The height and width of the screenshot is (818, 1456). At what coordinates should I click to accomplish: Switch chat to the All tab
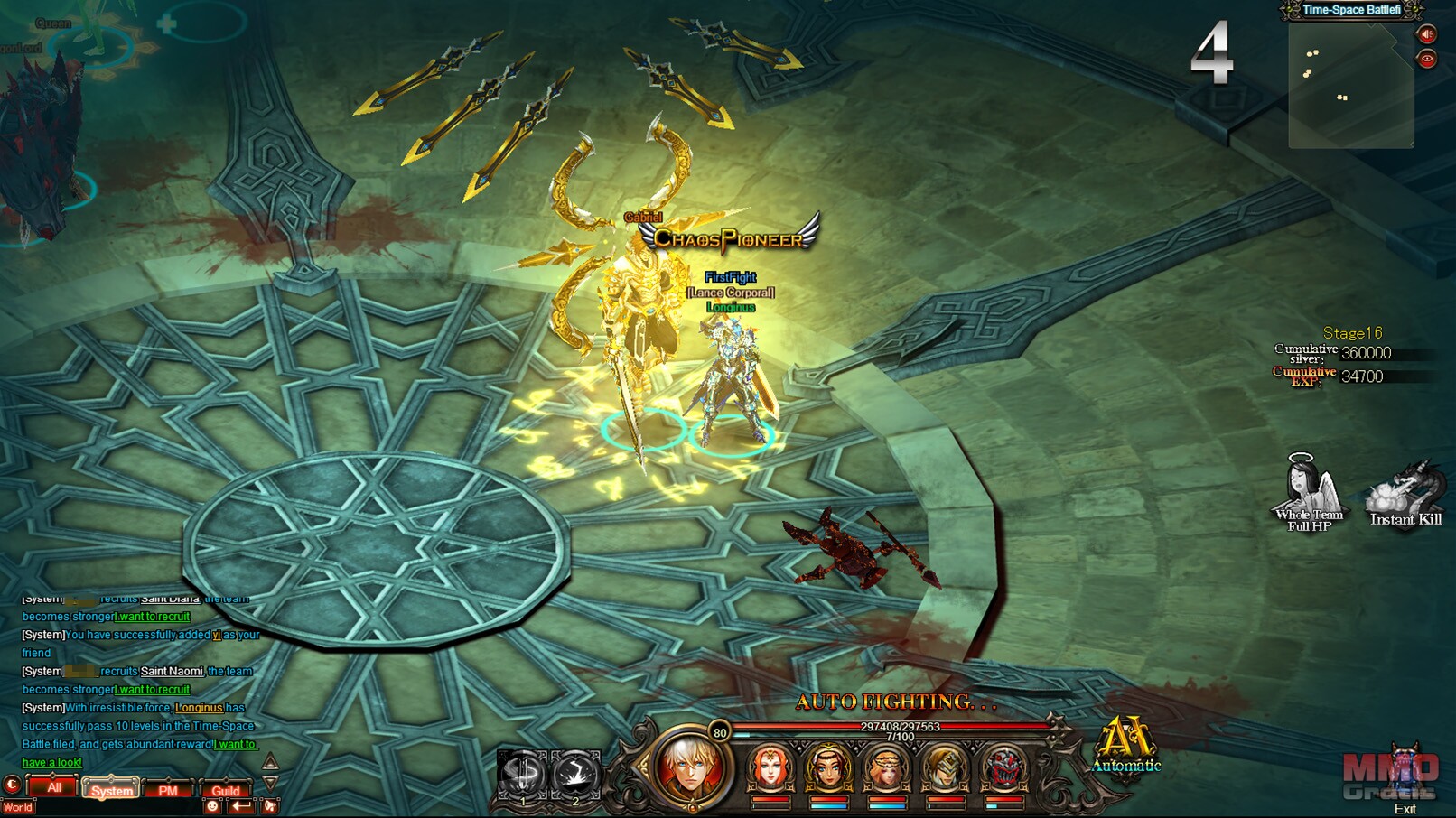pos(54,788)
